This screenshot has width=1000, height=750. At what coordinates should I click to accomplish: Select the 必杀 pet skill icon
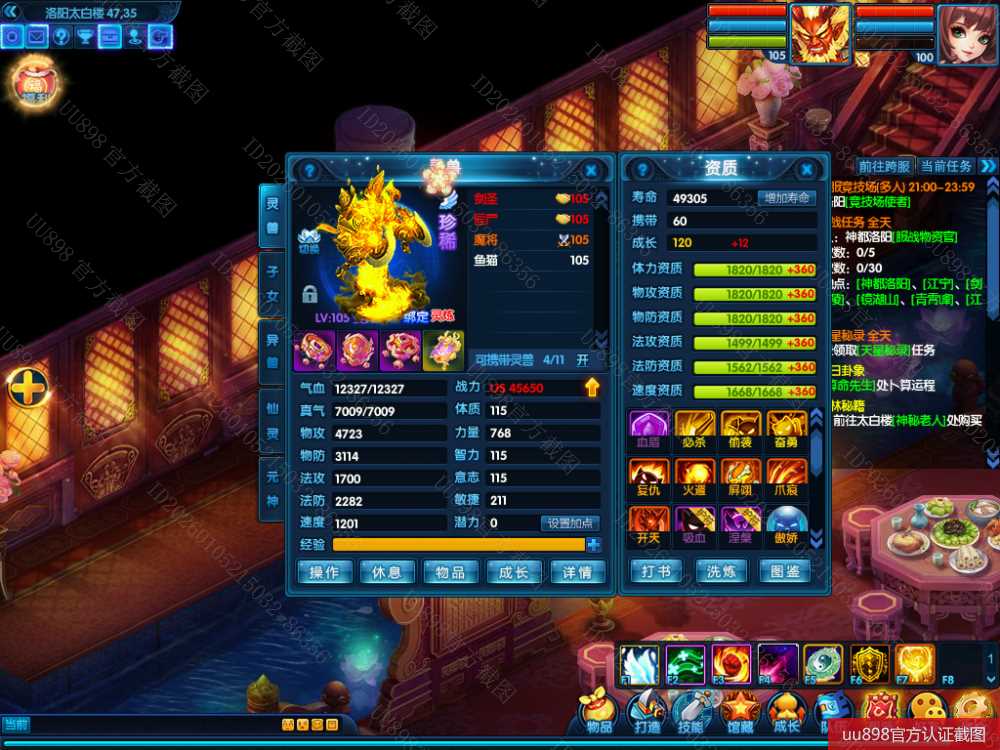pyautogui.click(x=694, y=427)
